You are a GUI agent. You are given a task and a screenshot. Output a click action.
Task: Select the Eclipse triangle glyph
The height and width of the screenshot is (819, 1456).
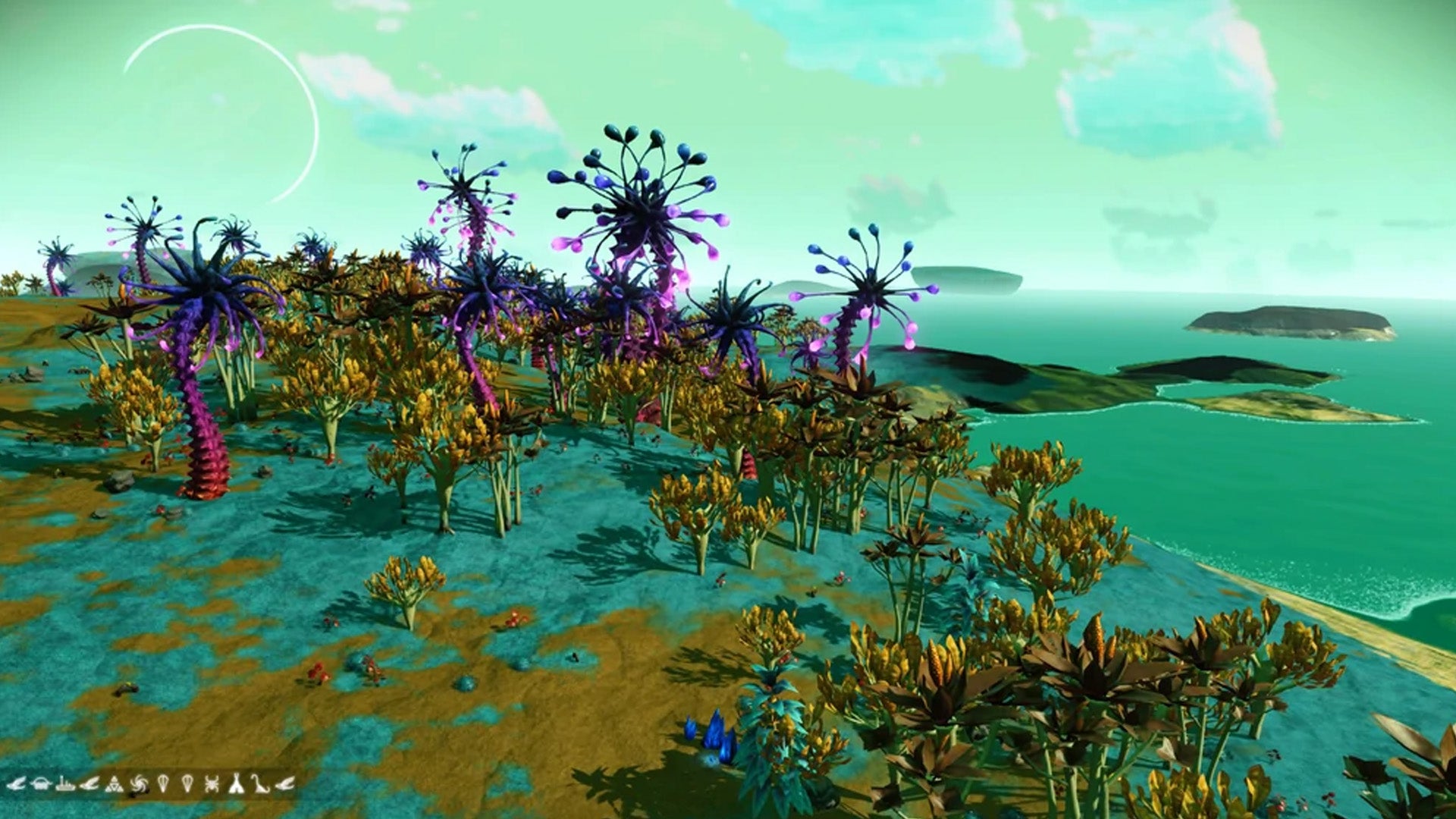click(x=115, y=784)
